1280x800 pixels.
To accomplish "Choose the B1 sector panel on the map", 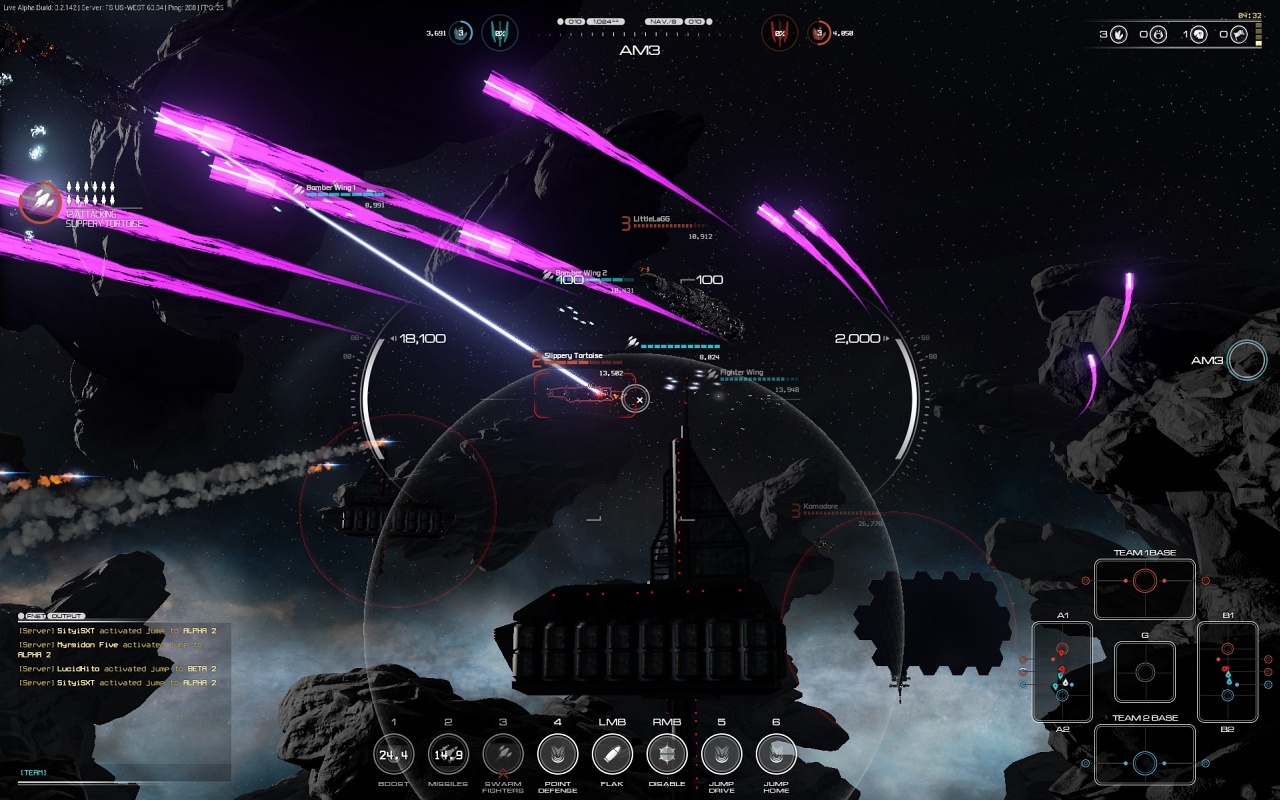I will (x=1227, y=671).
